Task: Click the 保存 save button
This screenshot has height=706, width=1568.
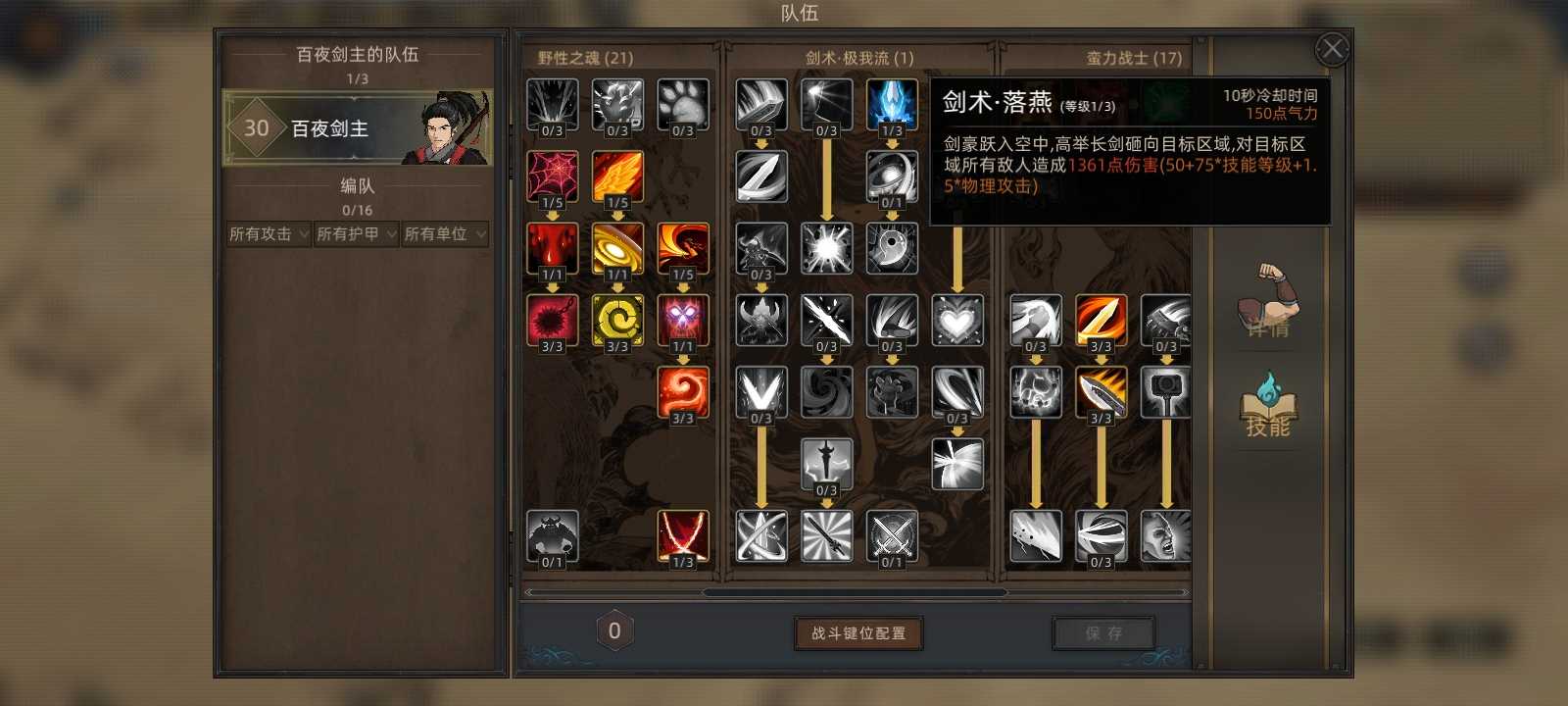Action: pyautogui.click(x=1103, y=633)
